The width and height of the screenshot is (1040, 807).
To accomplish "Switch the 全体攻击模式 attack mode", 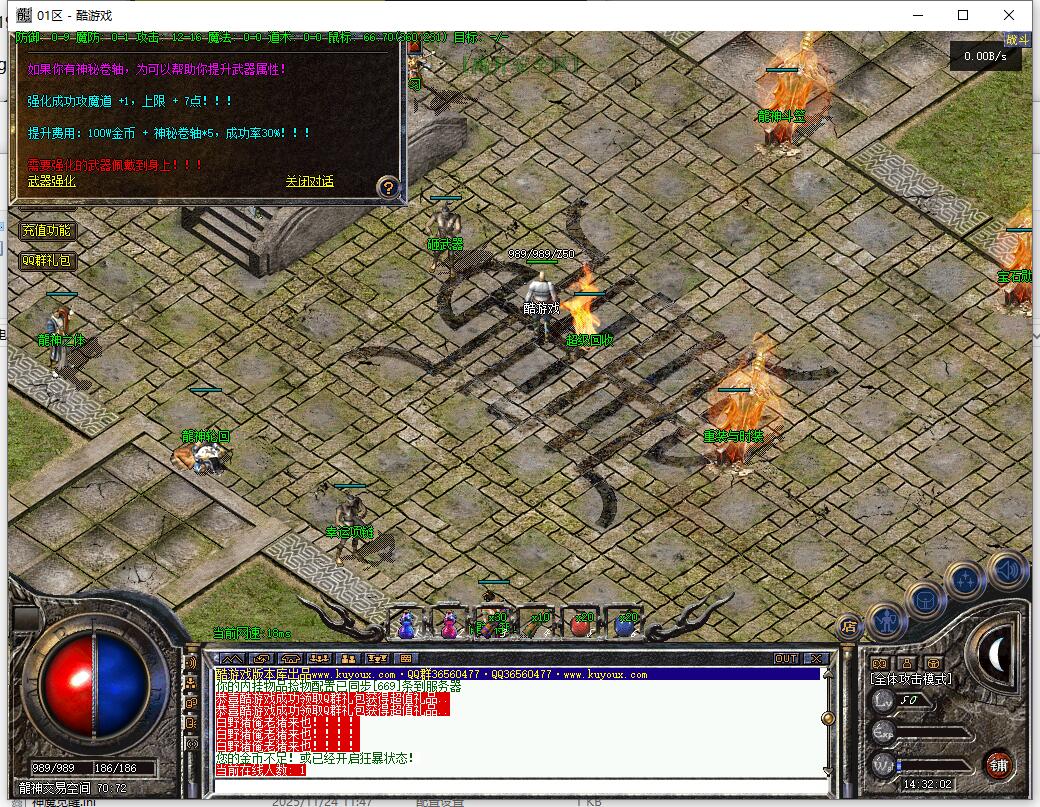I will point(911,679).
